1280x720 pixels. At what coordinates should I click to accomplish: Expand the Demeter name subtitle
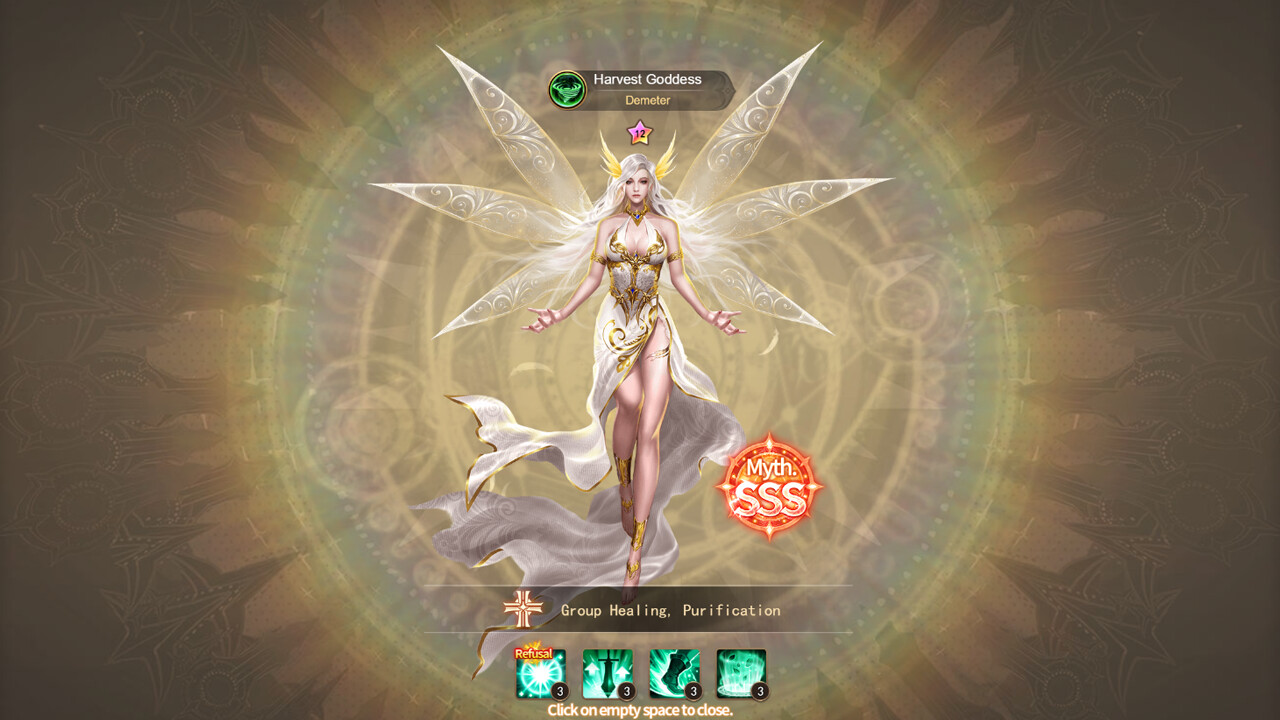[x=647, y=100]
